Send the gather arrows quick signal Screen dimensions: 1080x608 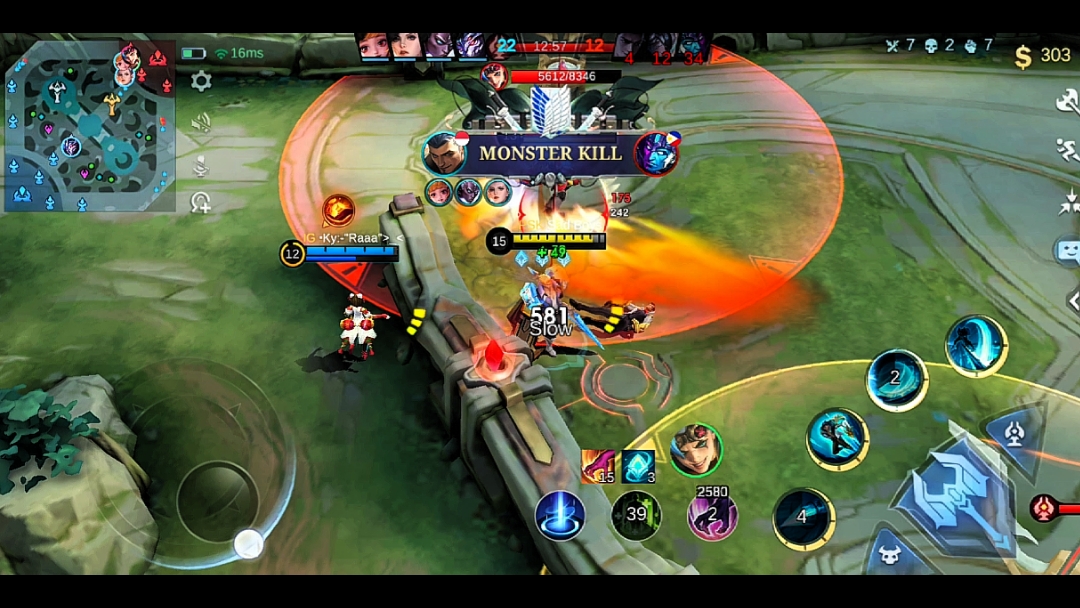click(1067, 203)
